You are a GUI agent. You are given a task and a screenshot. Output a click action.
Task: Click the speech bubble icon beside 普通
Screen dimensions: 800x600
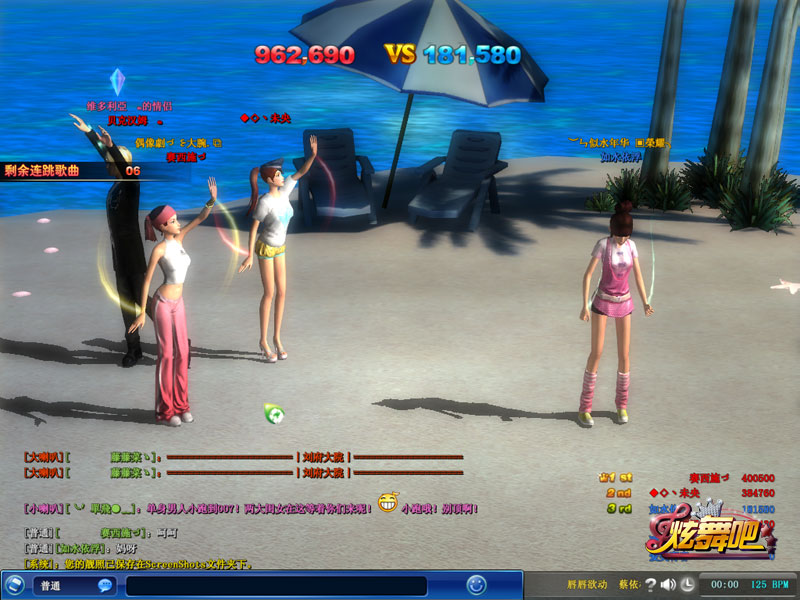pos(104,586)
